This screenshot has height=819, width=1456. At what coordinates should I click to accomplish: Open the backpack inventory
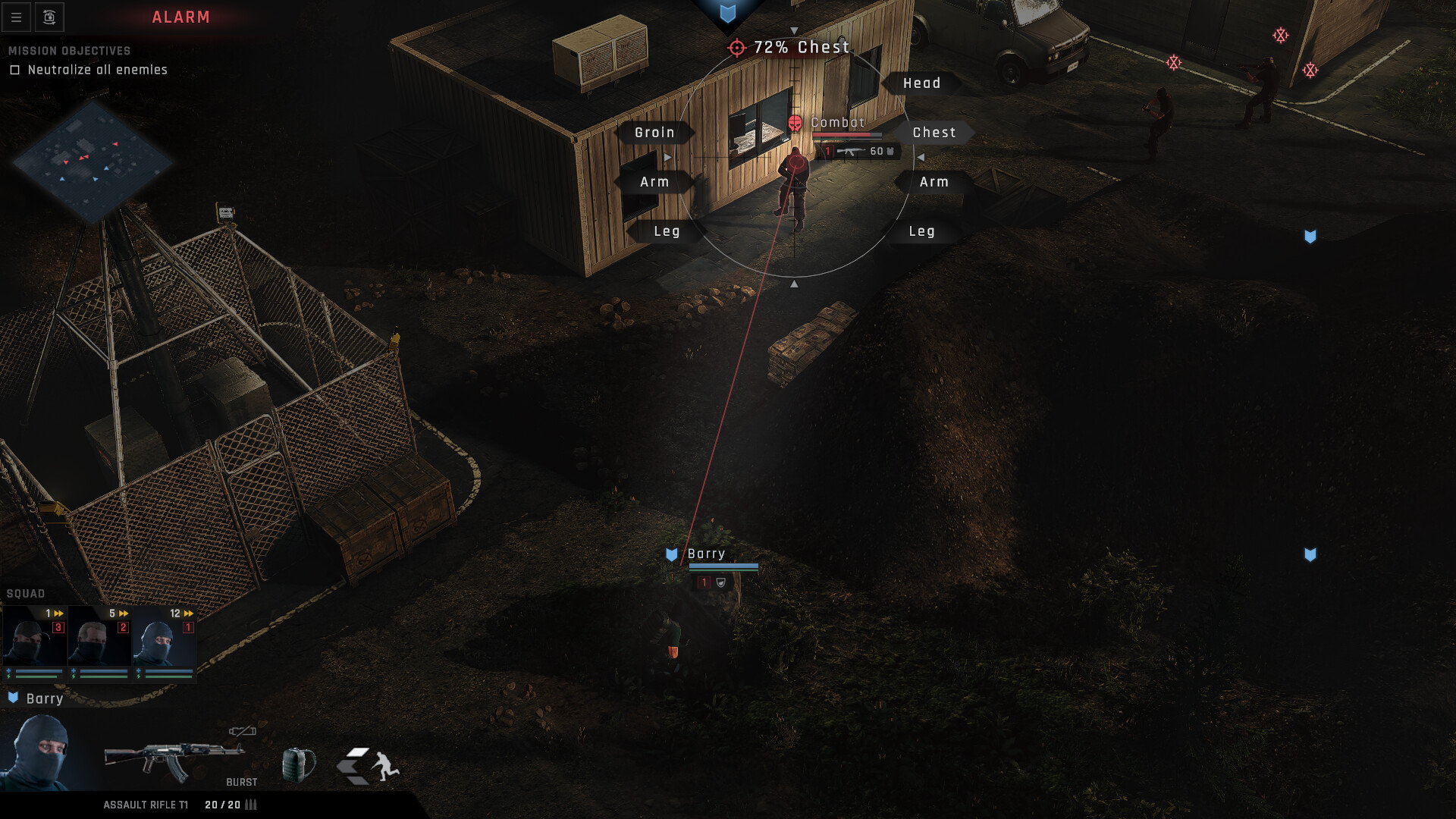coord(298,764)
